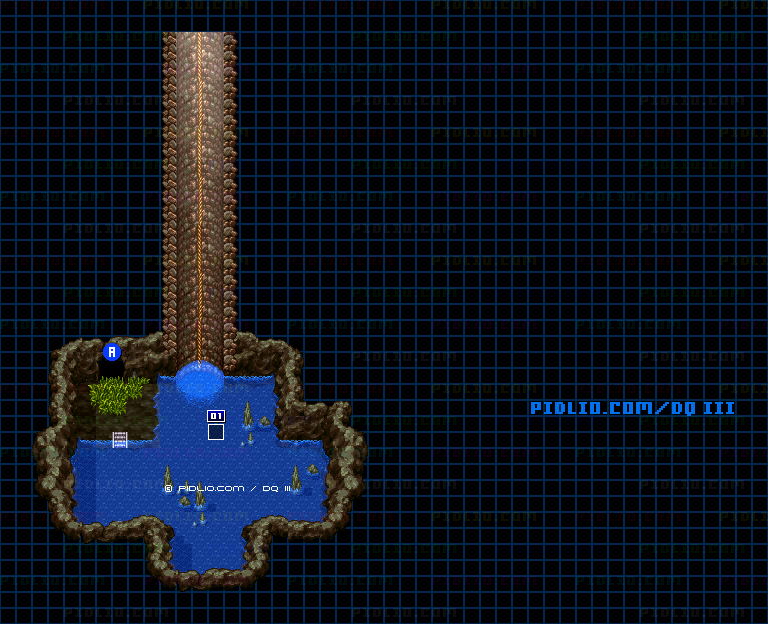Screen dimensions: 768x624
Task: Open the large PIDLIO.COM/DQ III link
Action: 632,408
